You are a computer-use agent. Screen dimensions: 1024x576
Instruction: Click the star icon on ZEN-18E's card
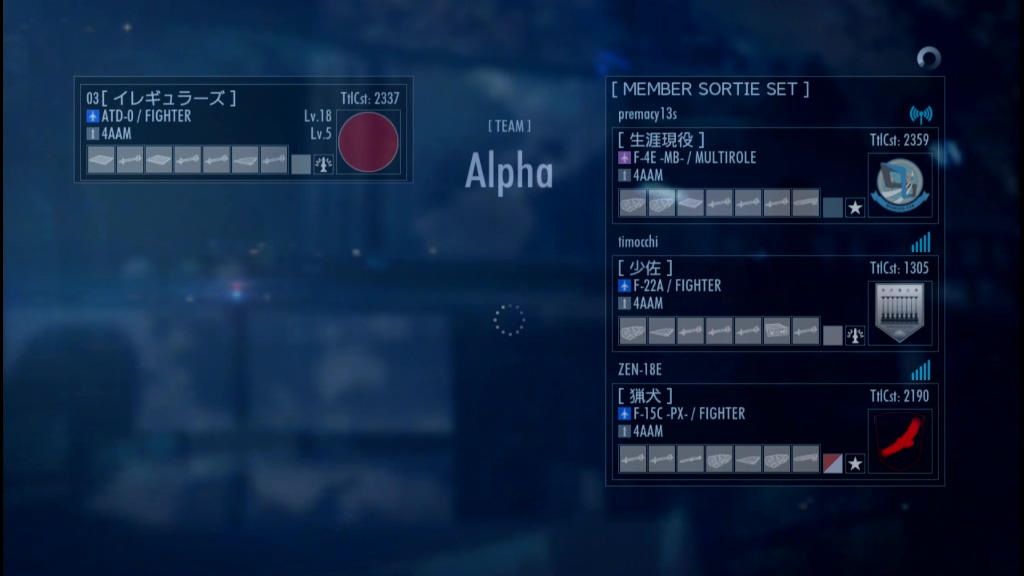(855, 464)
